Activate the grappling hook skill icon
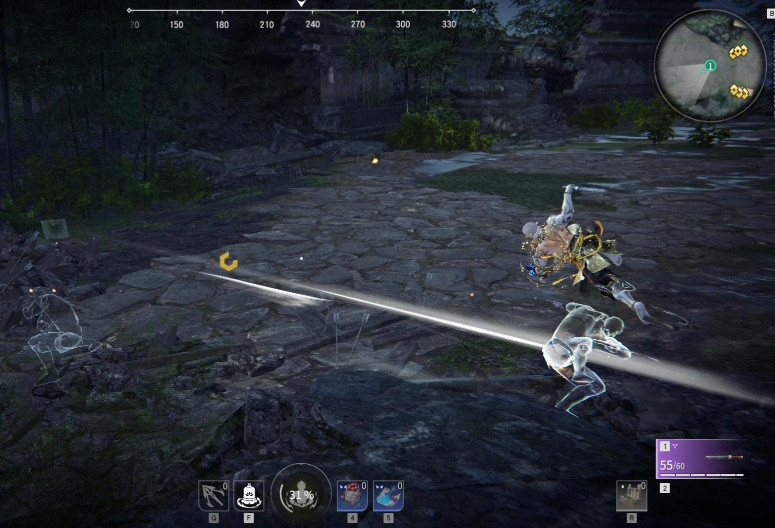The width and height of the screenshot is (775, 528). 212,496
